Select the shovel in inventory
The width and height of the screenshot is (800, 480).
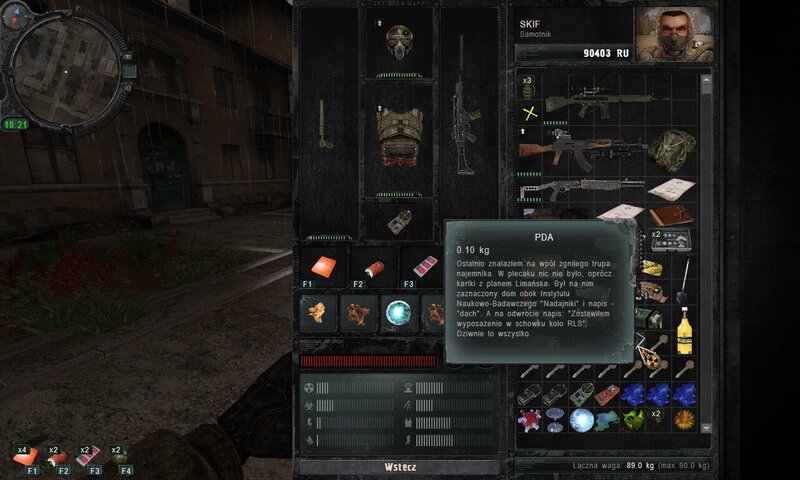pyautogui.click(x=684, y=279)
